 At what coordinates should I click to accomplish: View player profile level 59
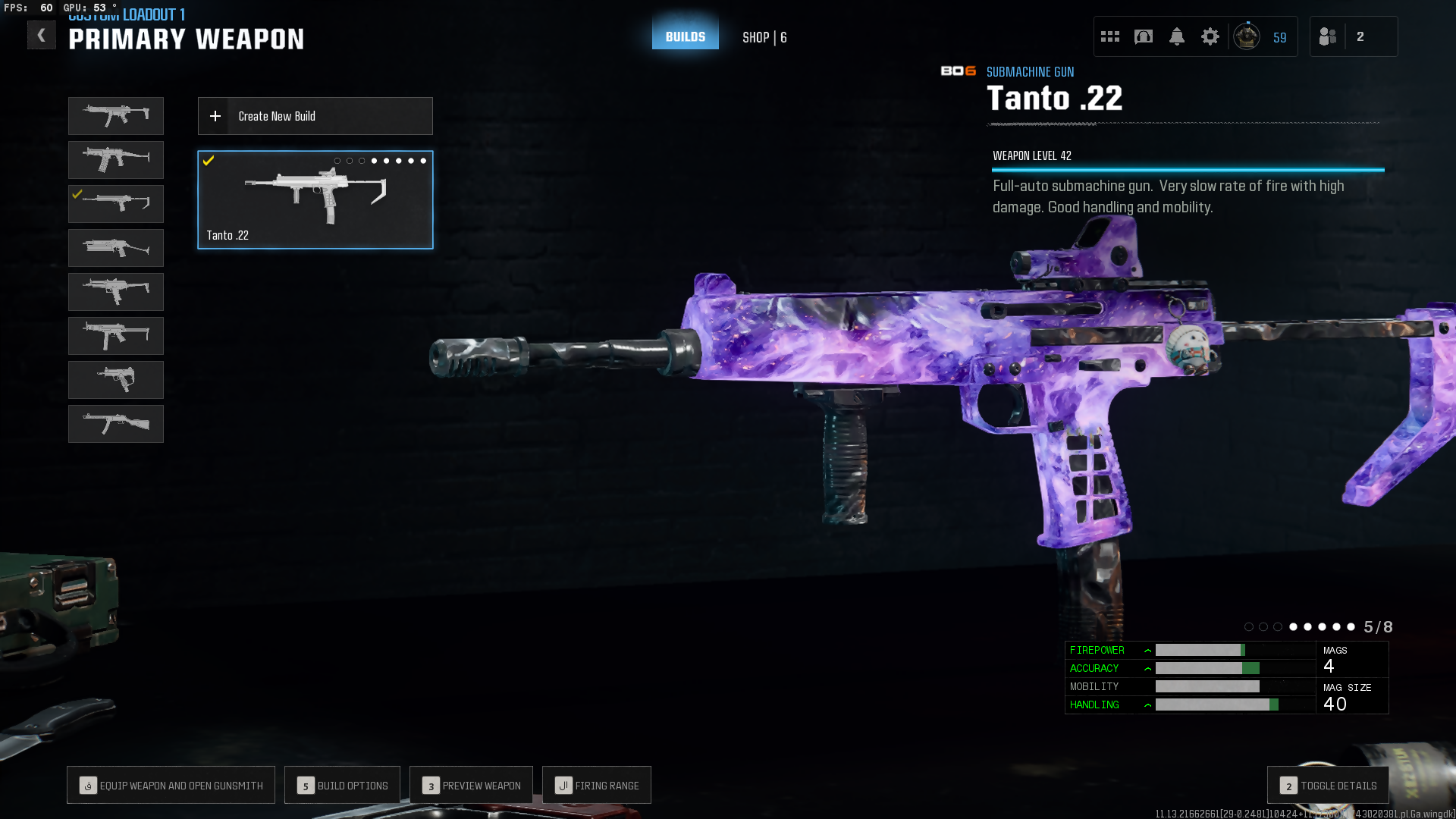1261,36
